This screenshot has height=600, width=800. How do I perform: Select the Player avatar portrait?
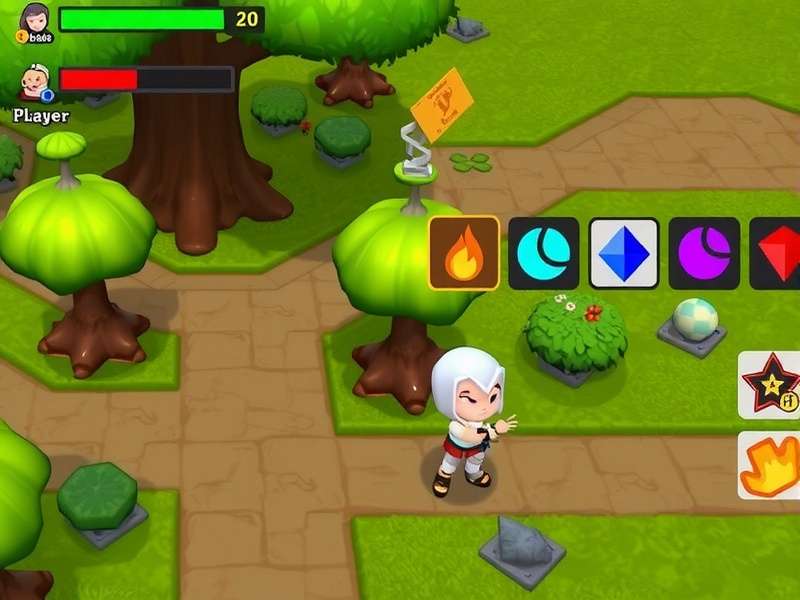pyautogui.click(x=35, y=82)
